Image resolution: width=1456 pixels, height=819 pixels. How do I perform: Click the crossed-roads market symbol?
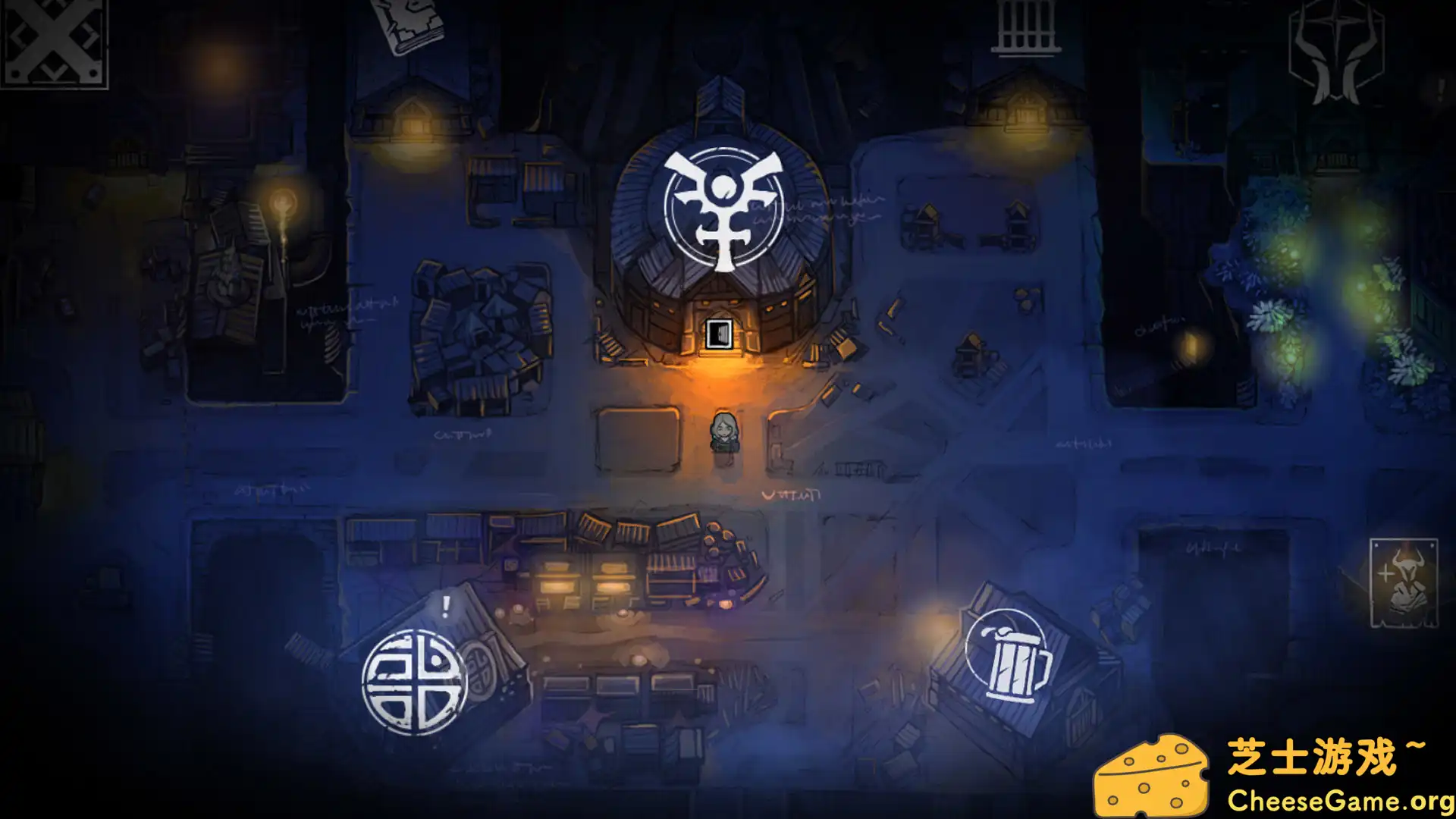[x=416, y=682]
